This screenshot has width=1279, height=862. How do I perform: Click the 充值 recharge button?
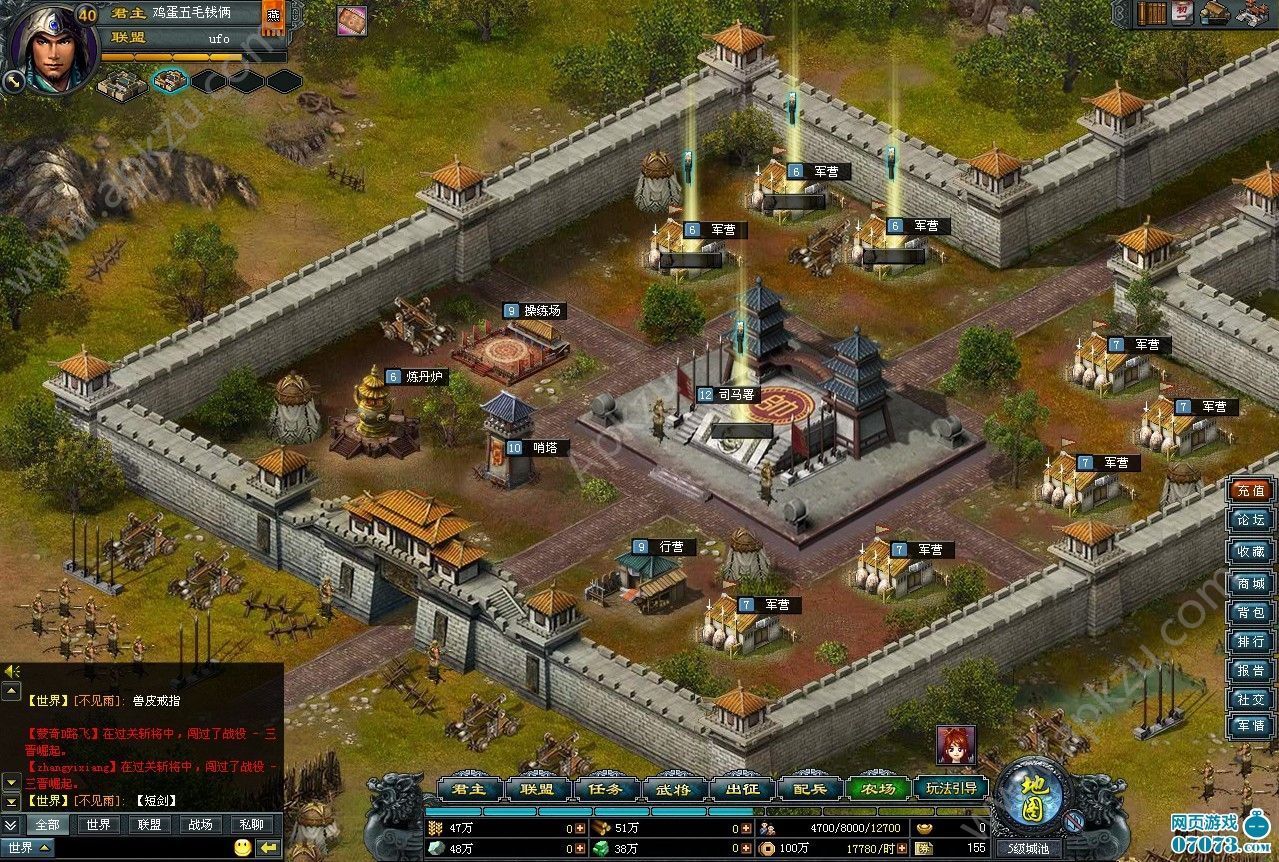(1250, 491)
